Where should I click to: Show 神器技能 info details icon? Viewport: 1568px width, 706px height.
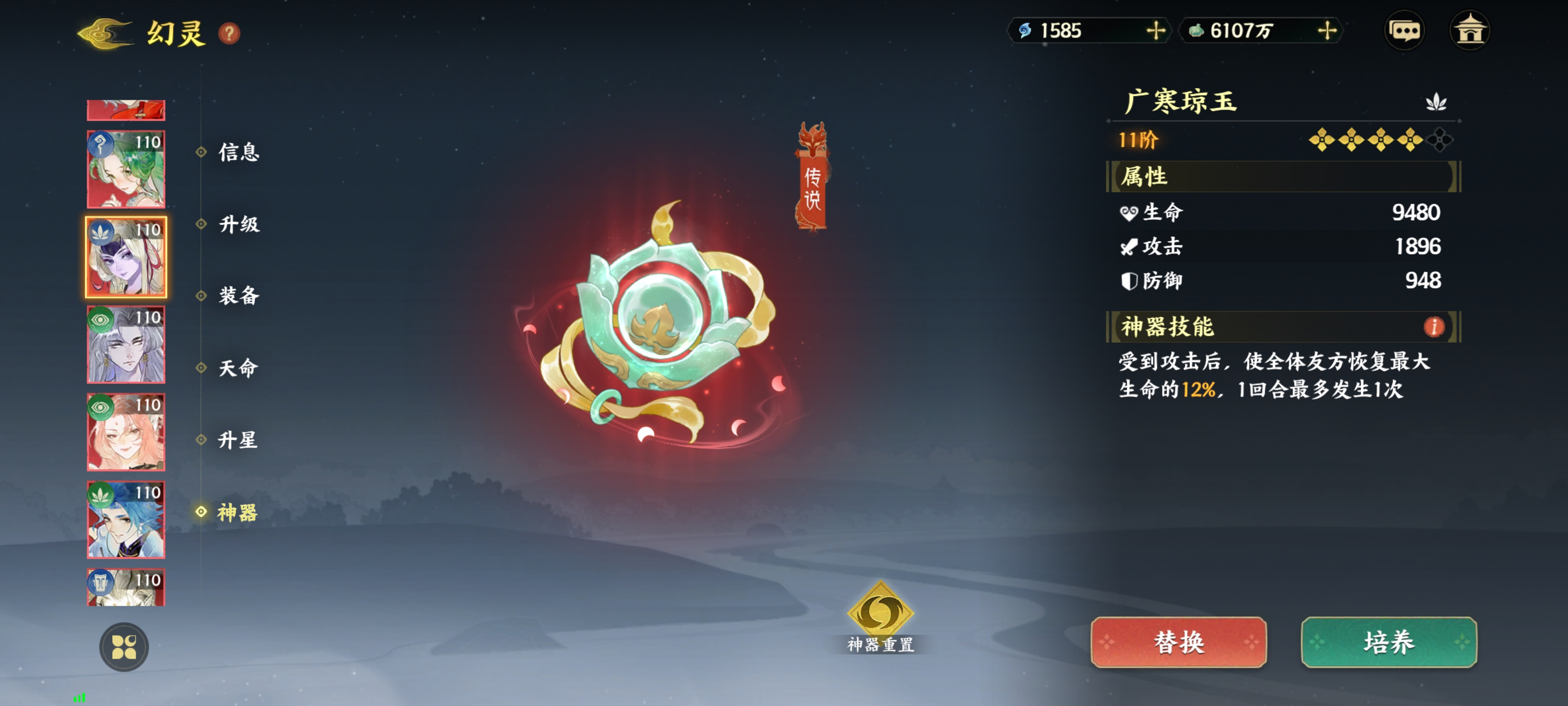coord(1434,327)
